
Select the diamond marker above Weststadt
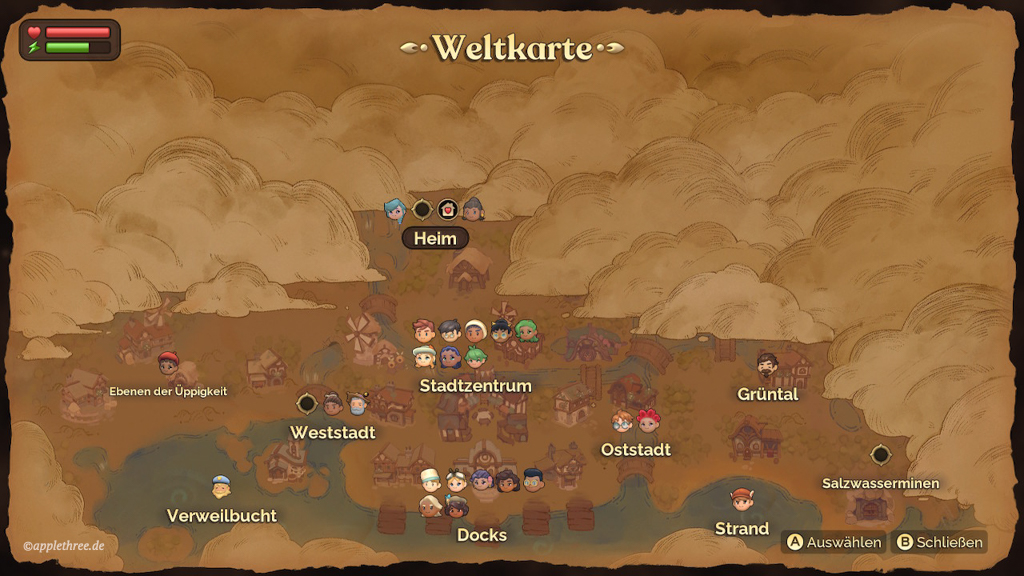click(x=307, y=403)
